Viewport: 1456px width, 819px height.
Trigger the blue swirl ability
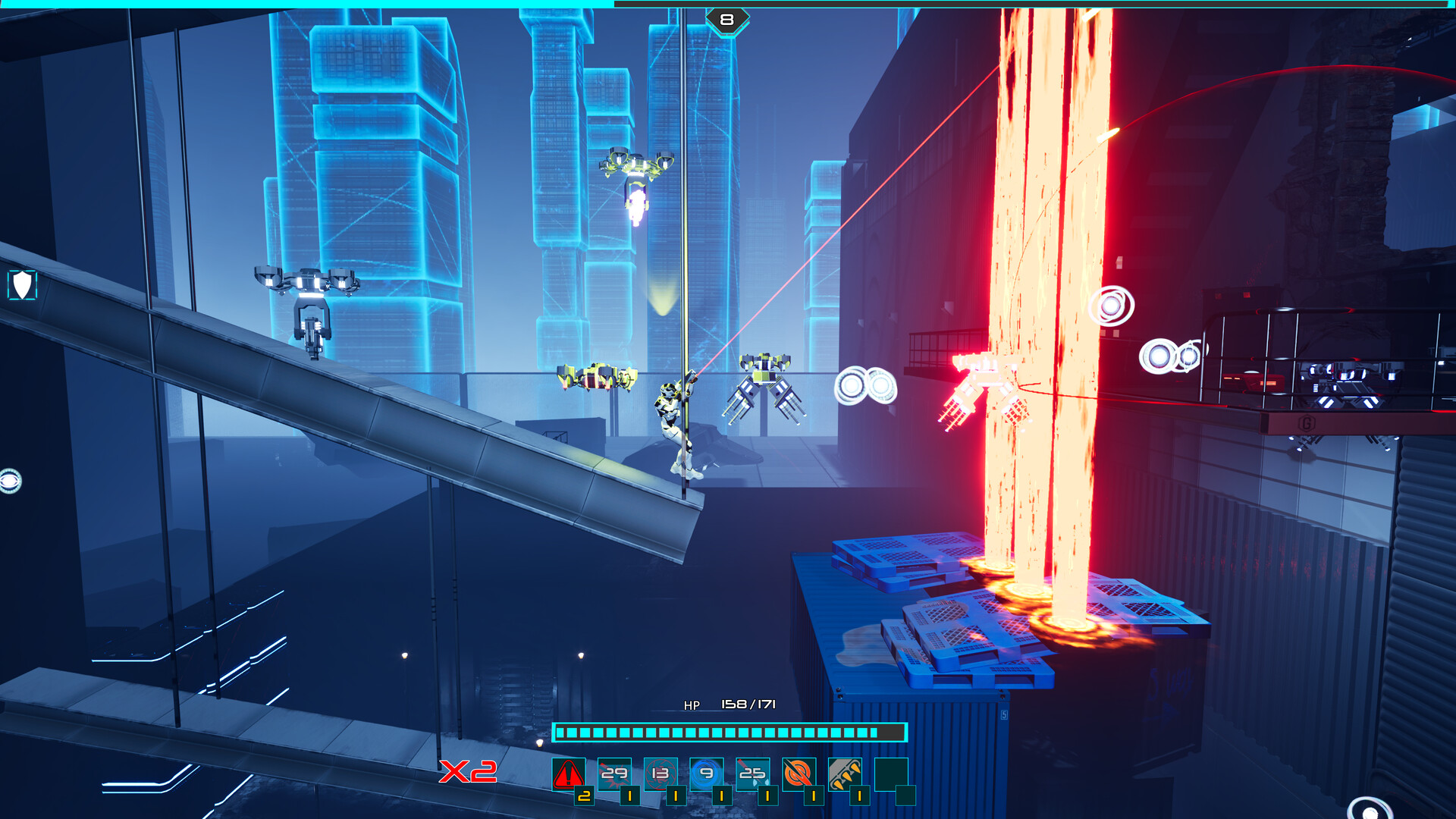pyautogui.click(x=707, y=774)
